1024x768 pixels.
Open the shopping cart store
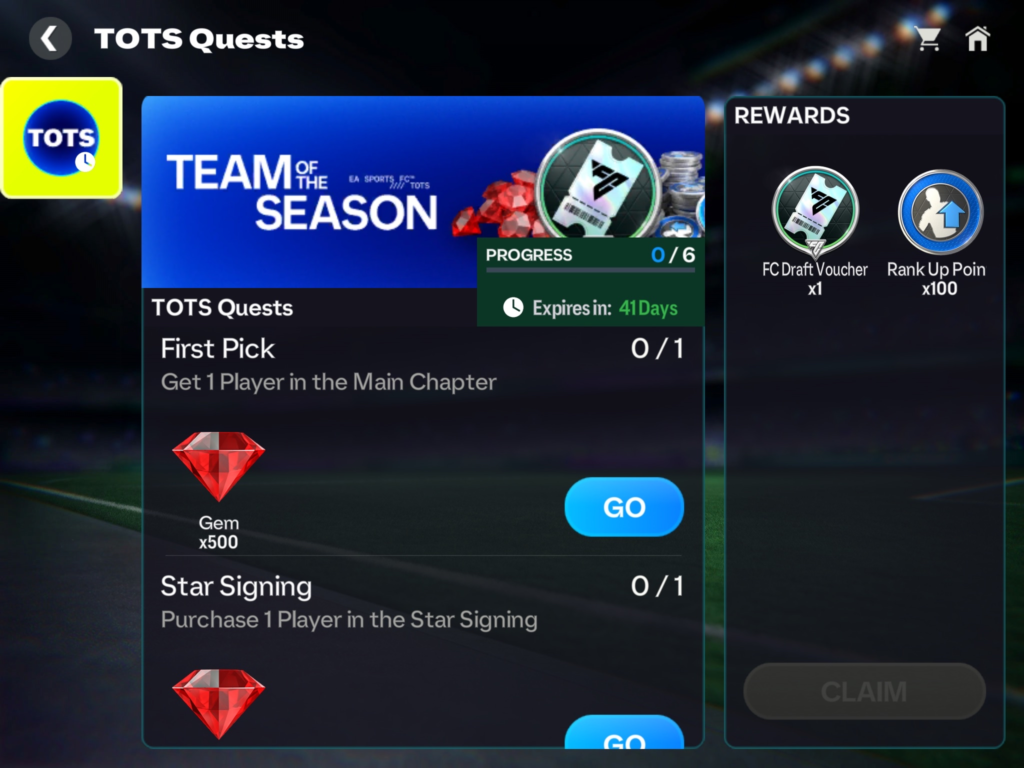coord(928,39)
